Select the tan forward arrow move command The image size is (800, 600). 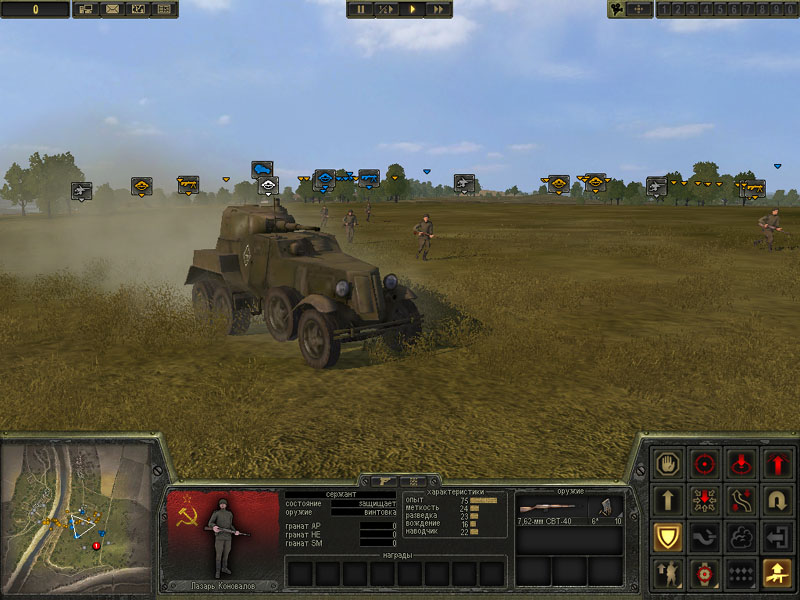(668, 500)
